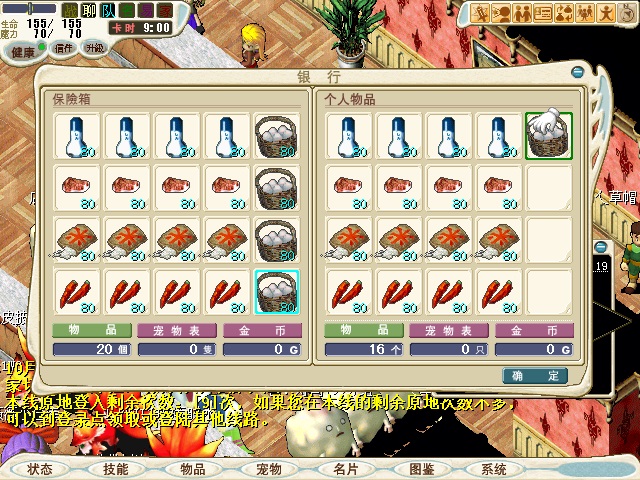Click the 健康 health button
This screenshot has height=480, width=640.
(x=24, y=50)
